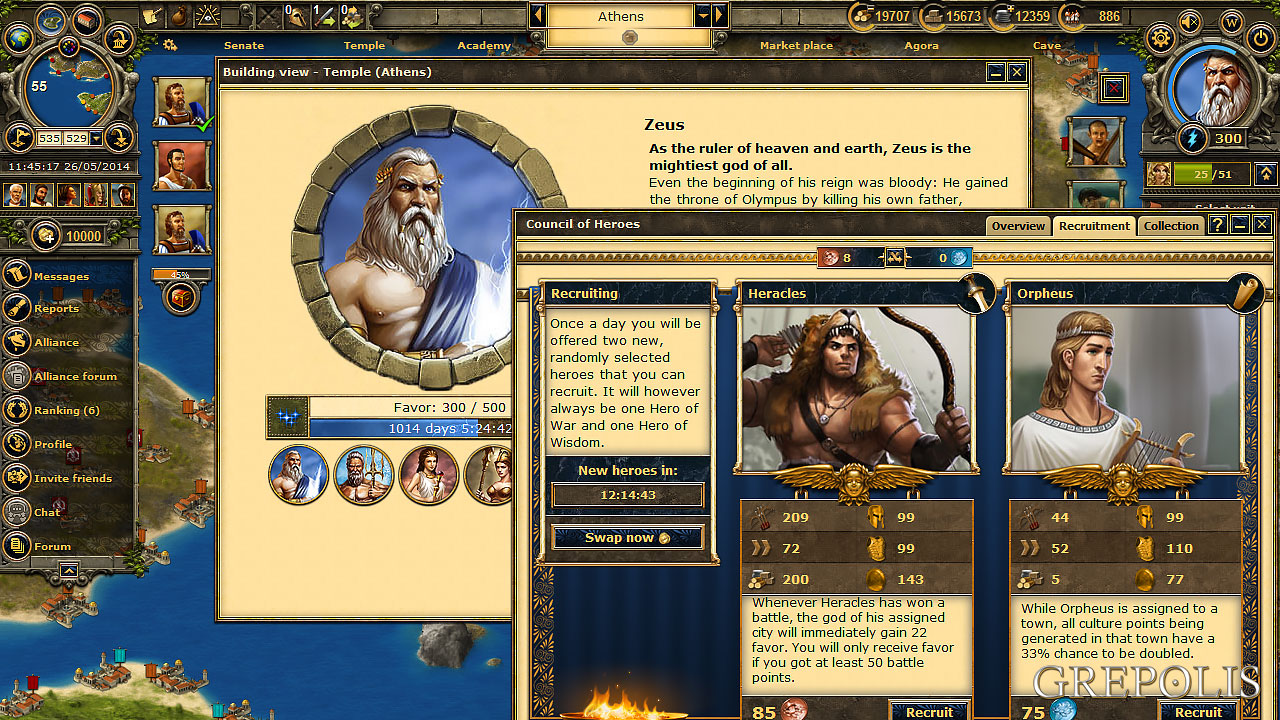1280x720 pixels.
Task: Select Hera's portrait in the Temple window
Action: pyautogui.click(x=428, y=475)
